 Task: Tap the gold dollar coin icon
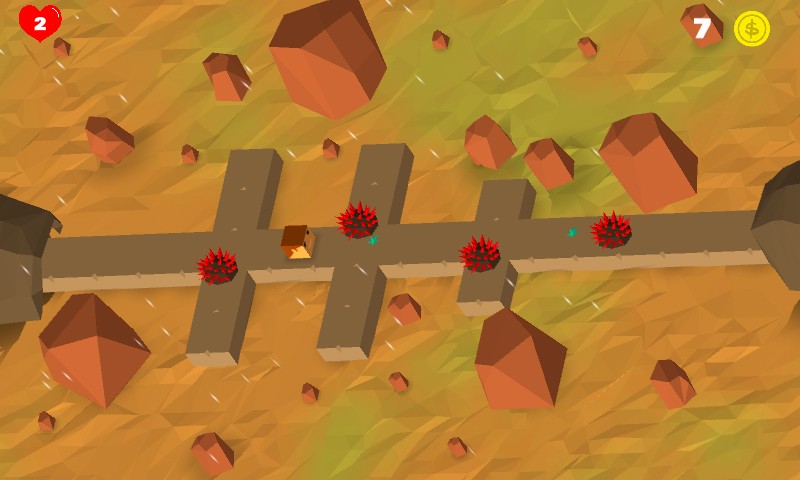click(751, 28)
